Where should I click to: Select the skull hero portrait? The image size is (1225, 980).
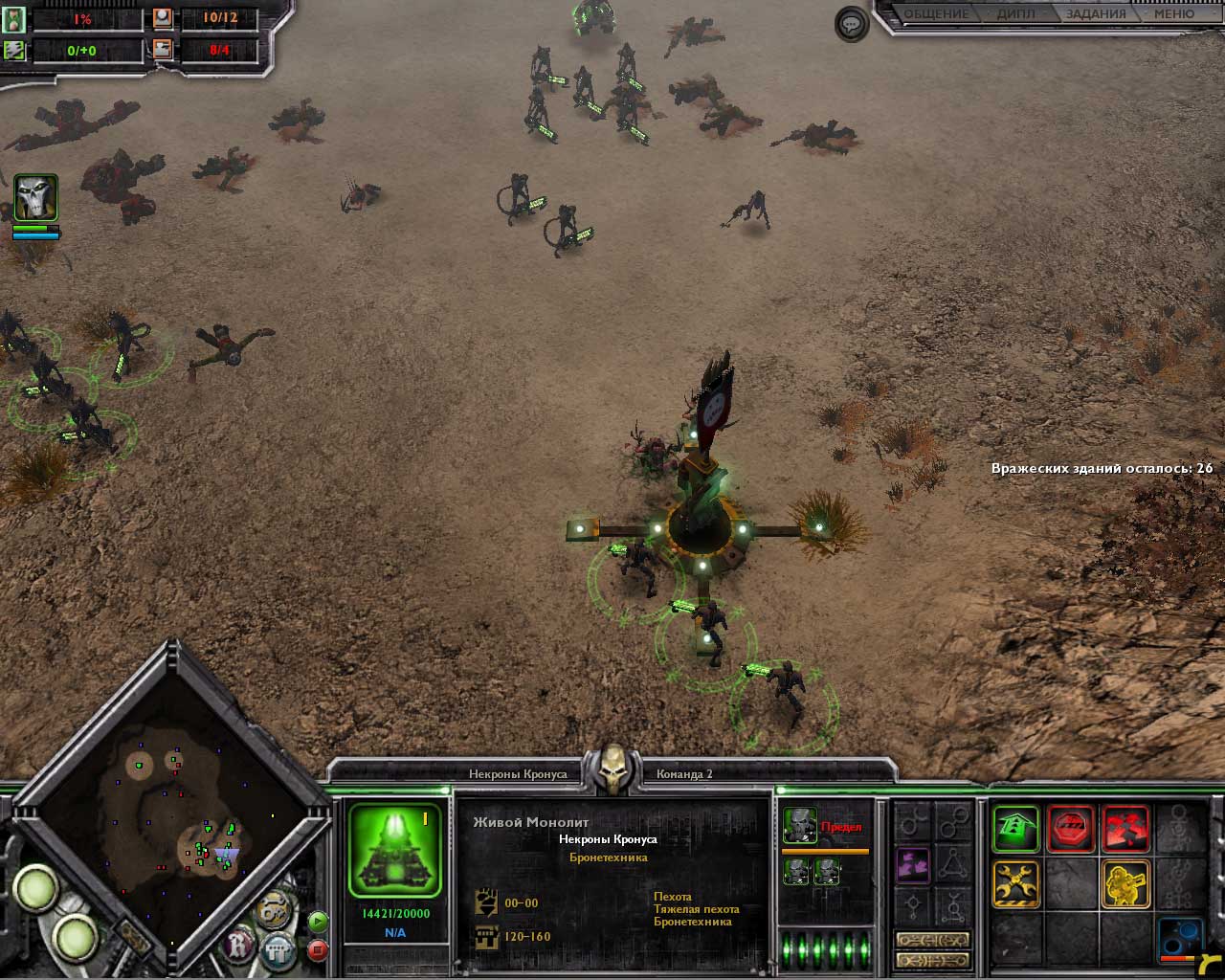pyautogui.click(x=35, y=199)
